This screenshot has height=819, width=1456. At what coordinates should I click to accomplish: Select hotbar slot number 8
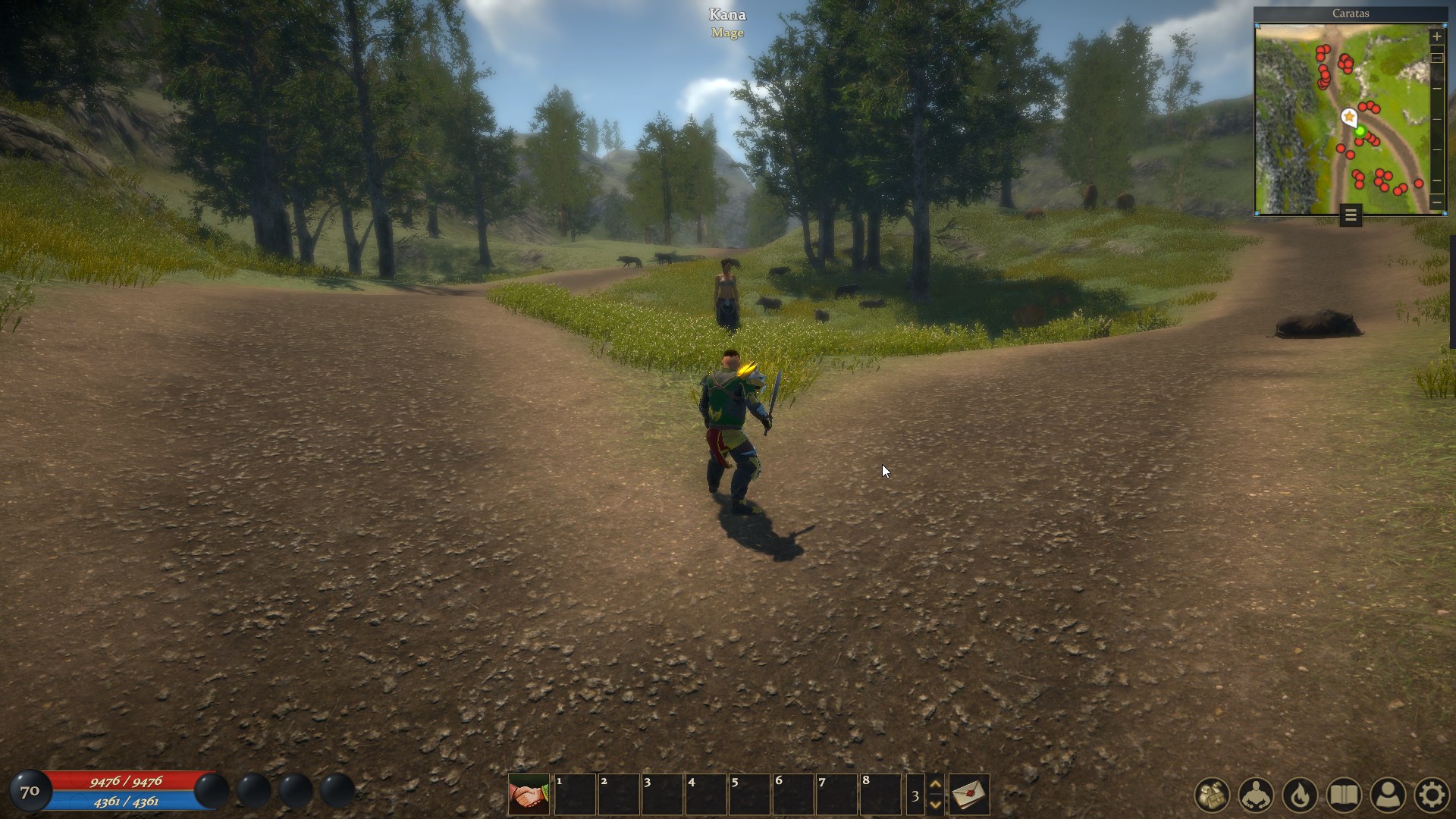880,794
